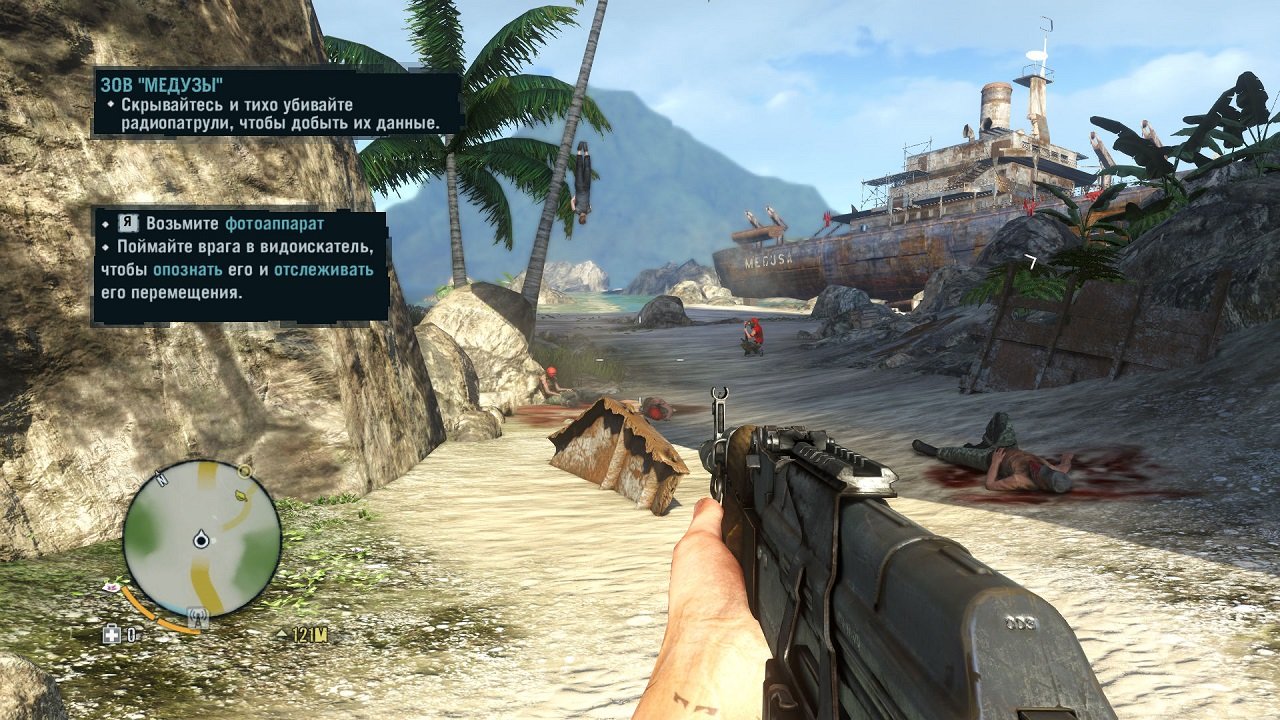The width and height of the screenshot is (1280, 720).
Task: Select the medkit icon showing zero syringes
Action: 113,633
